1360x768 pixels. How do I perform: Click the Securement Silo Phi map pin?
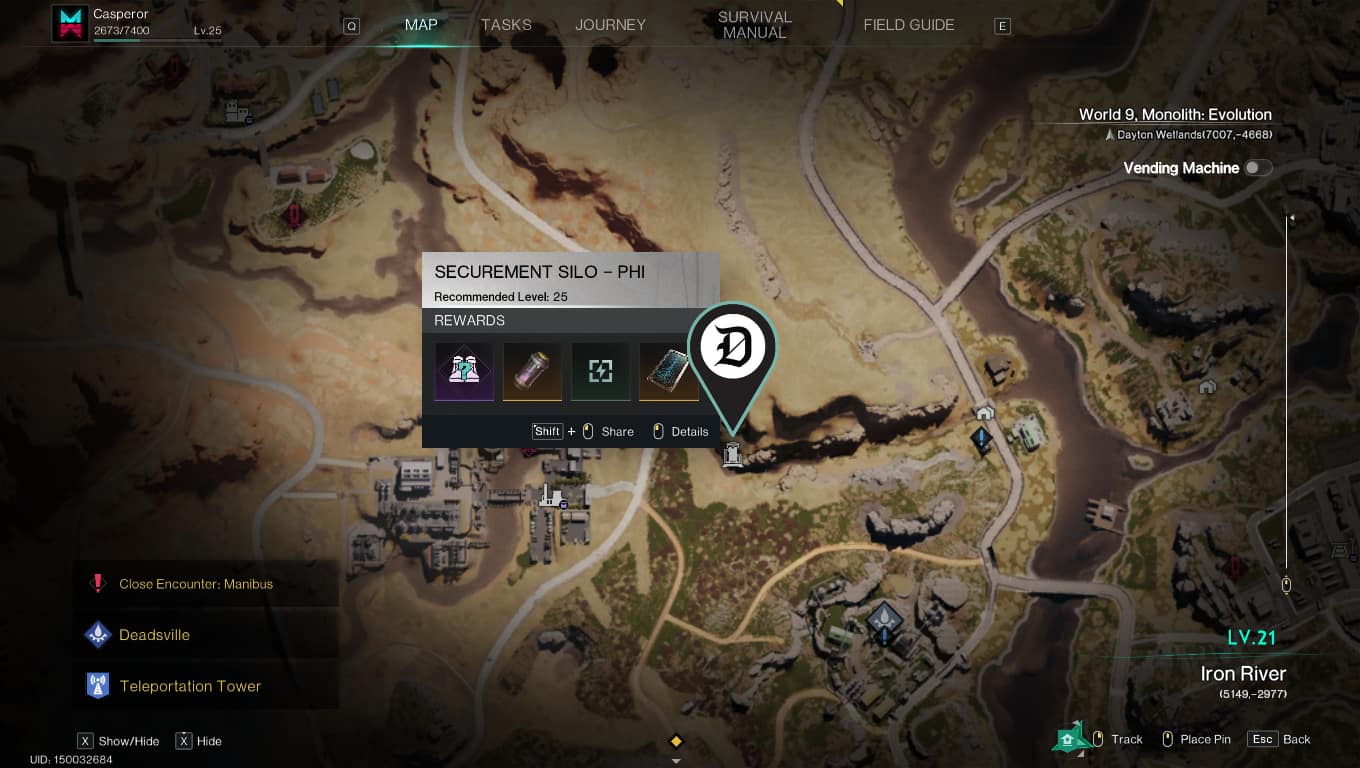733,350
